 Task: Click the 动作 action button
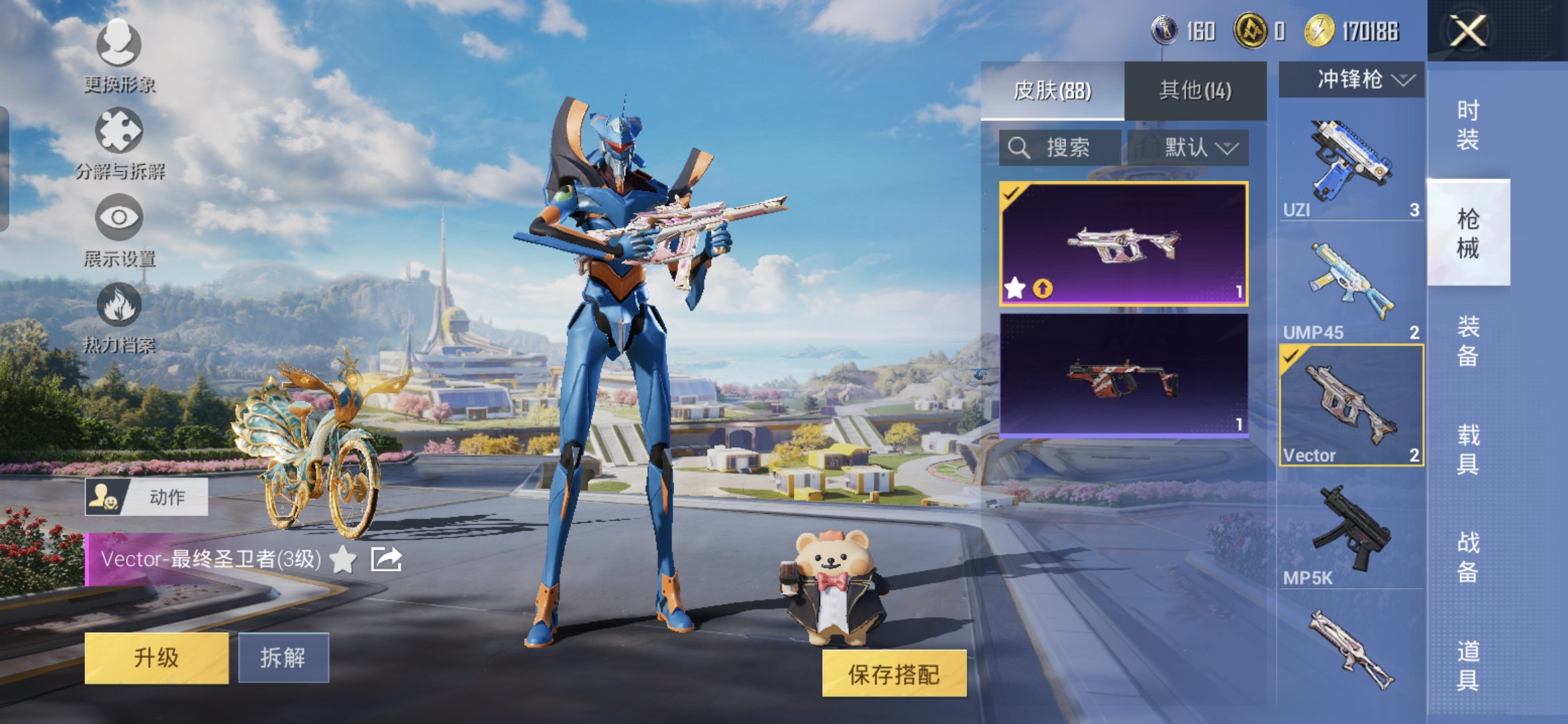pos(146,497)
